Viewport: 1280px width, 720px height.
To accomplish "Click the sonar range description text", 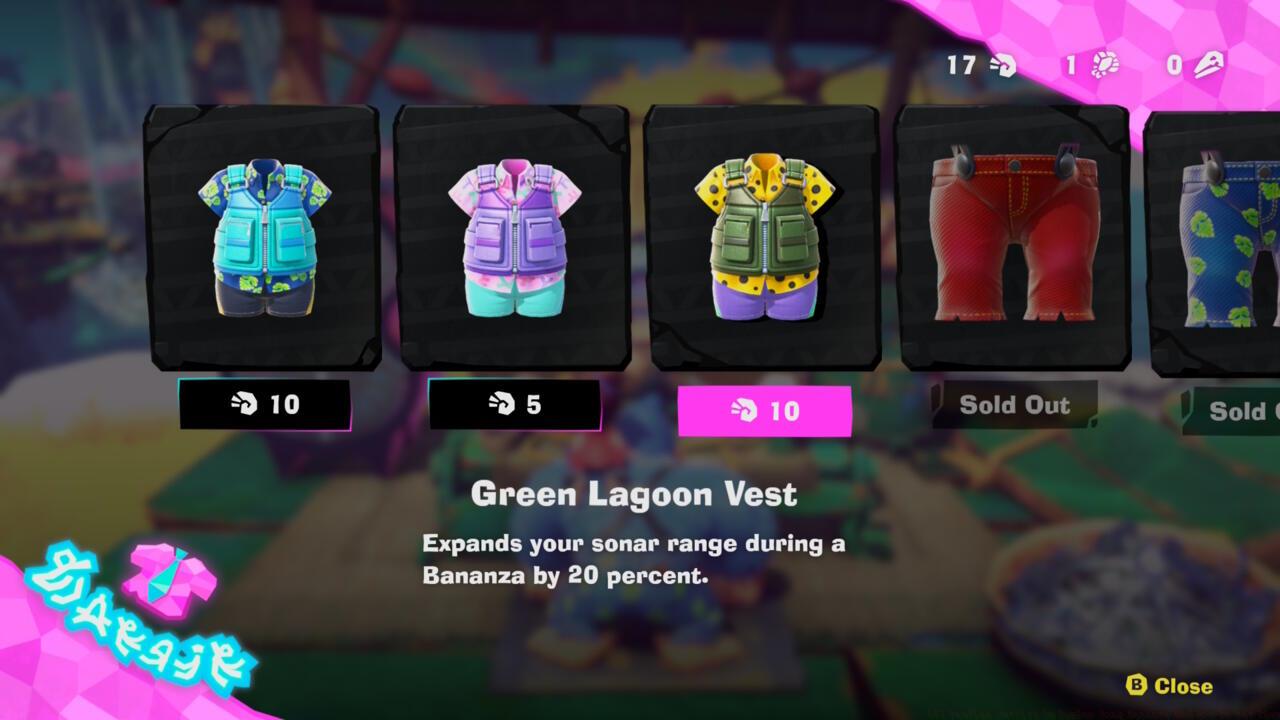I will pyautogui.click(x=637, y=560).
